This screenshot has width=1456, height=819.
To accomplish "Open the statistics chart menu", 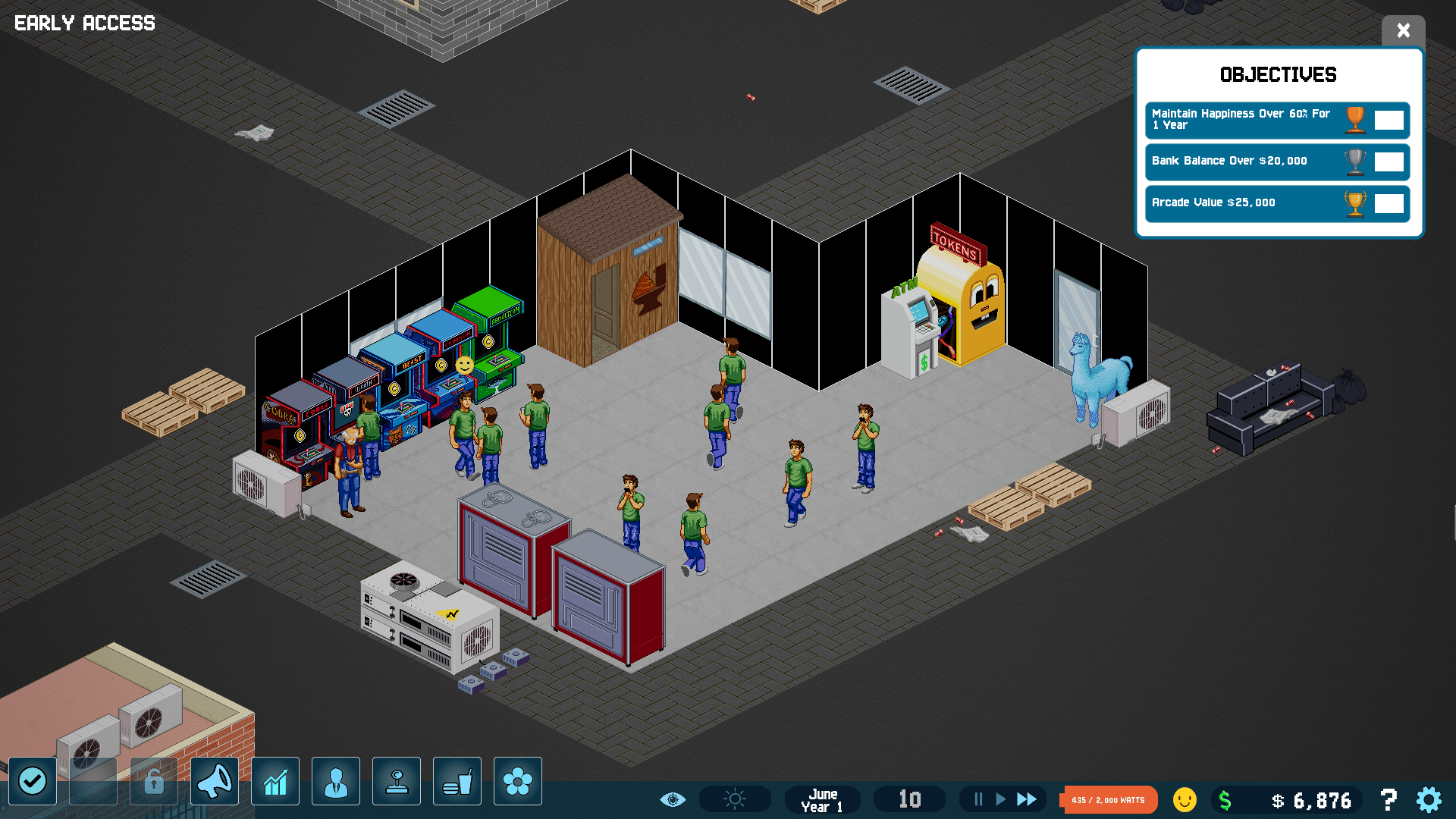I will coord(275,780).
